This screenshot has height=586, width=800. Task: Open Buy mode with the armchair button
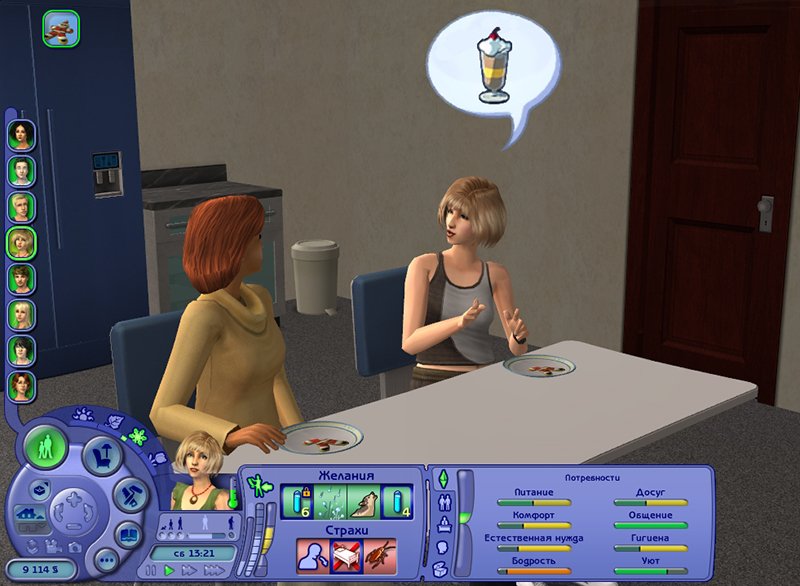tap(102, 456)
